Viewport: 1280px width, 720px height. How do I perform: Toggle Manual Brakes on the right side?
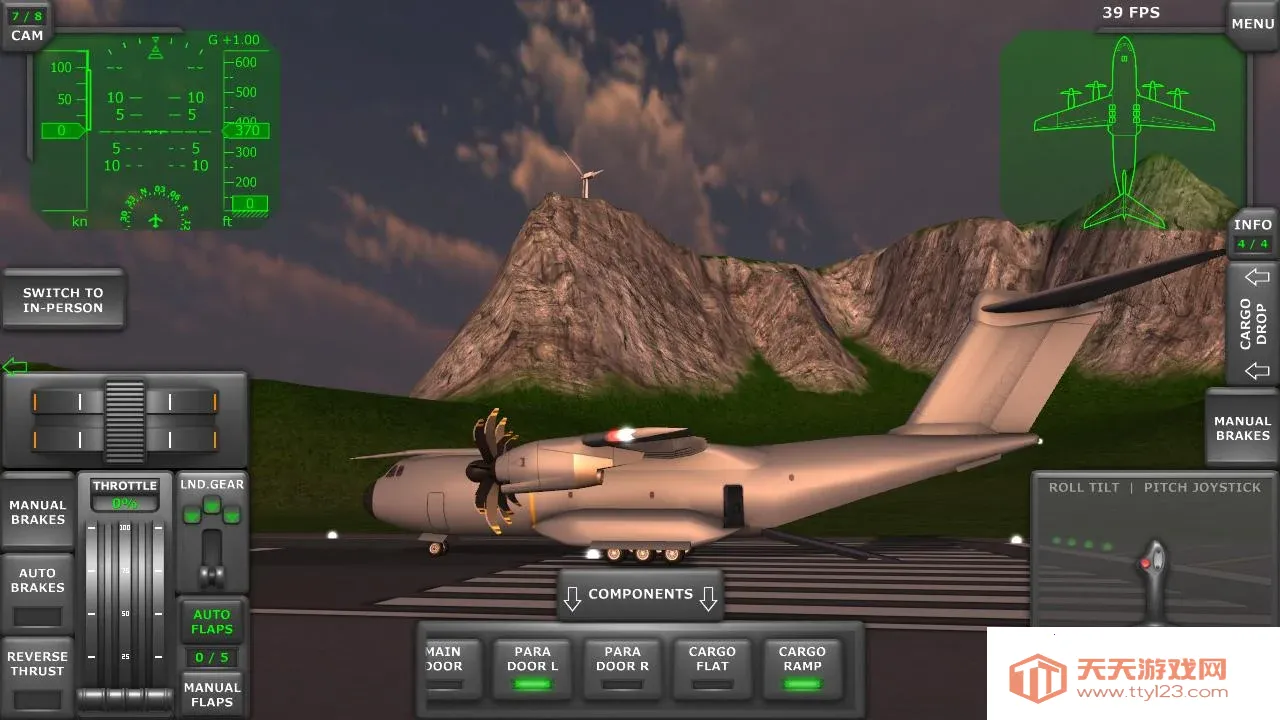1242,428
